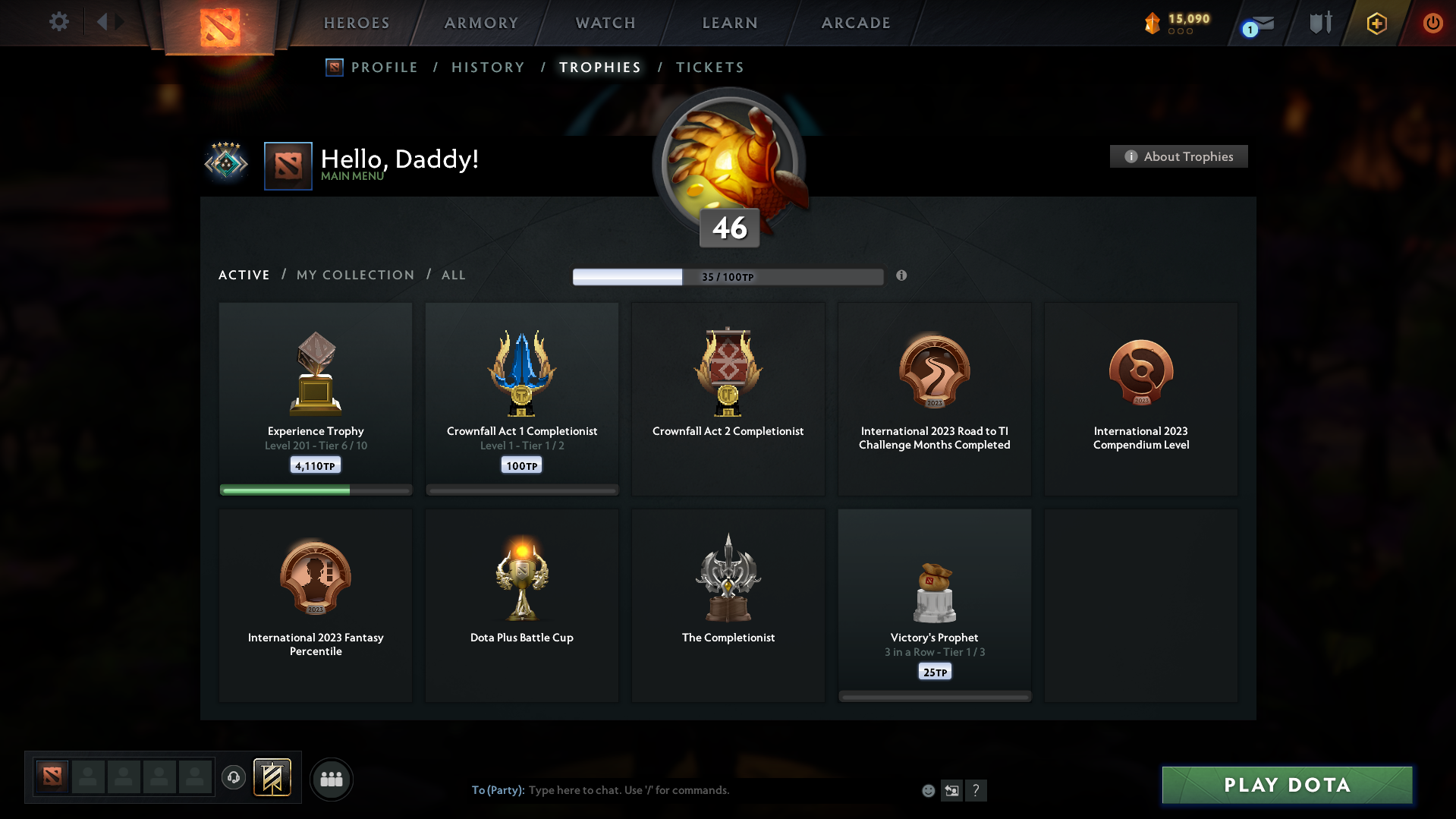Open the banner icon beside the headset
Screen dimensions: 1456x819
coord(273,778)
